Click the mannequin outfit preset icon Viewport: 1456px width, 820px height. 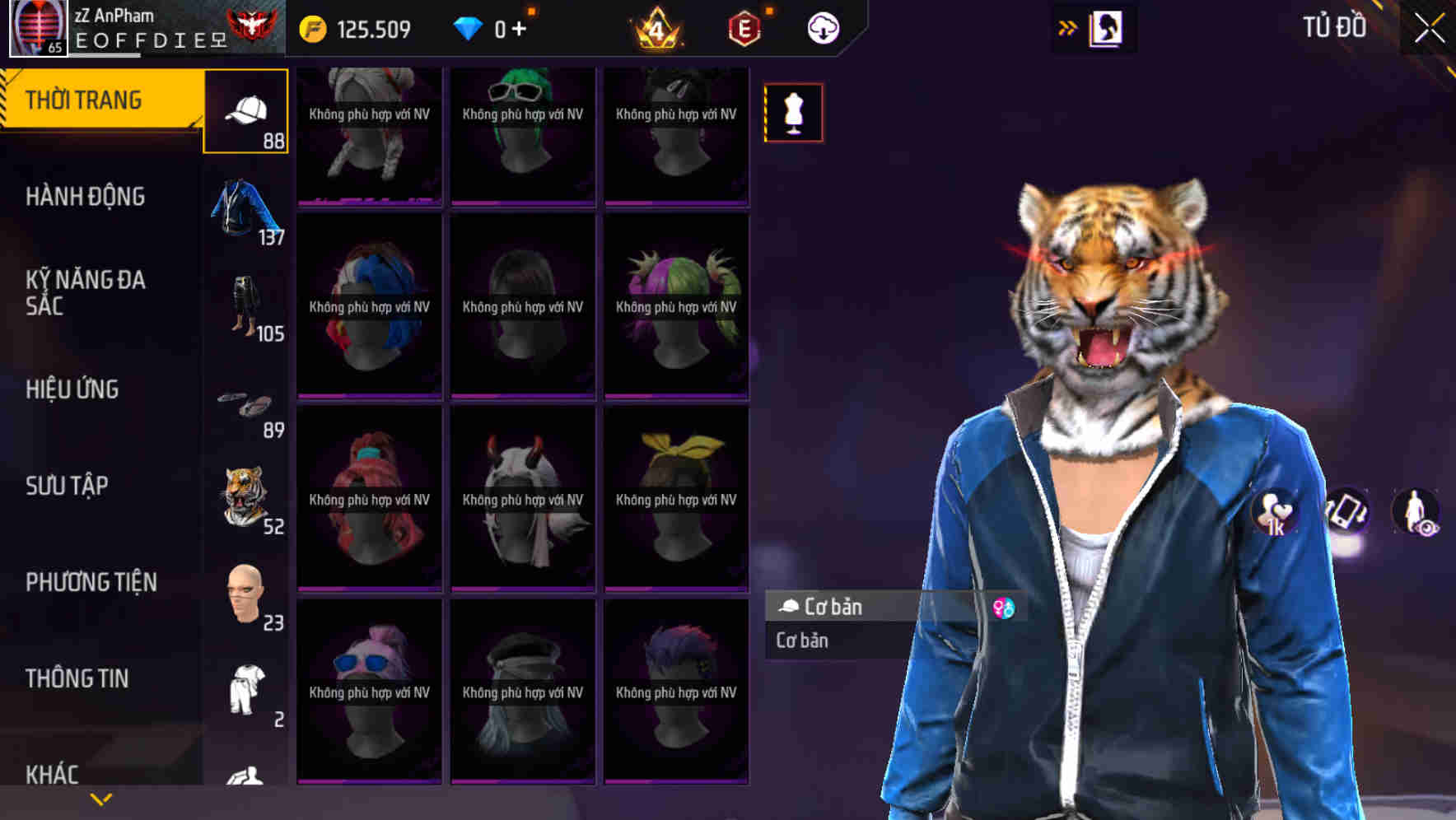point(792,112)
